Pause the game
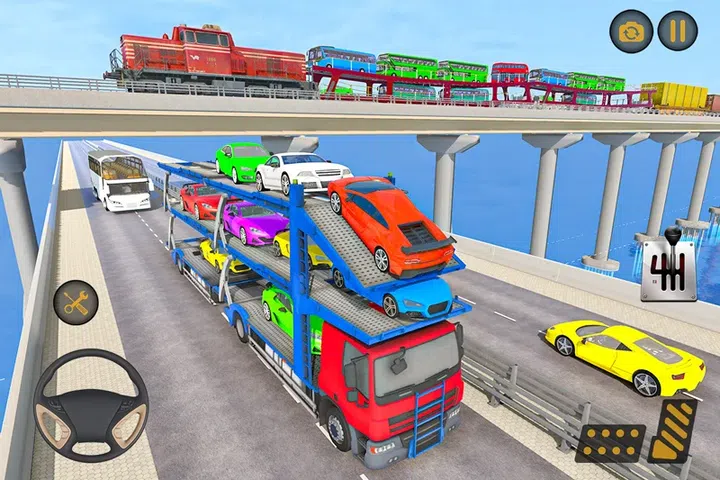This screenshot has height=480, width=720. [677, 30]
